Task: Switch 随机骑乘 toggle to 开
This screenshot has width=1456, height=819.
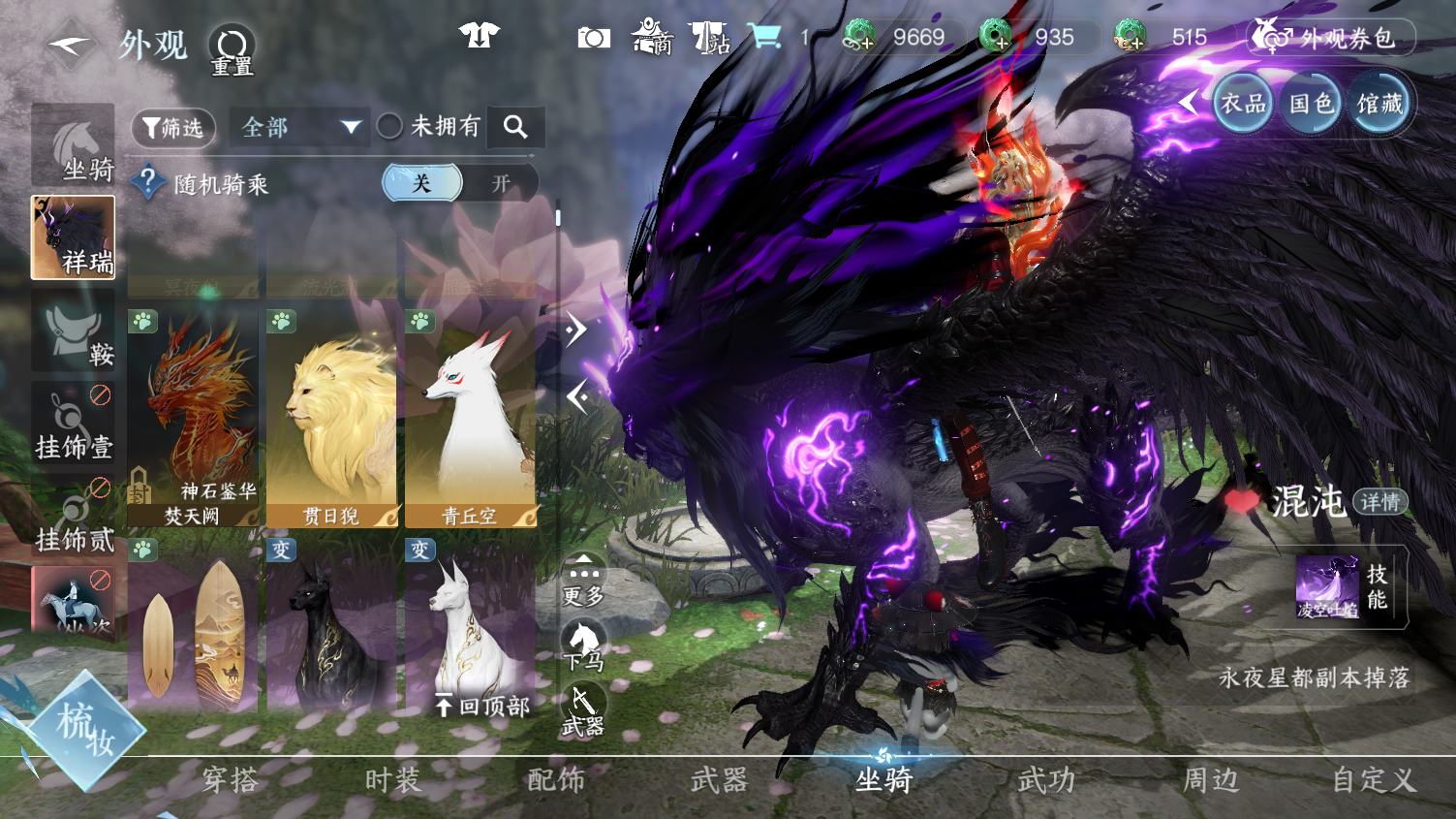Action: pyautogui.click(x=500, y=183)
